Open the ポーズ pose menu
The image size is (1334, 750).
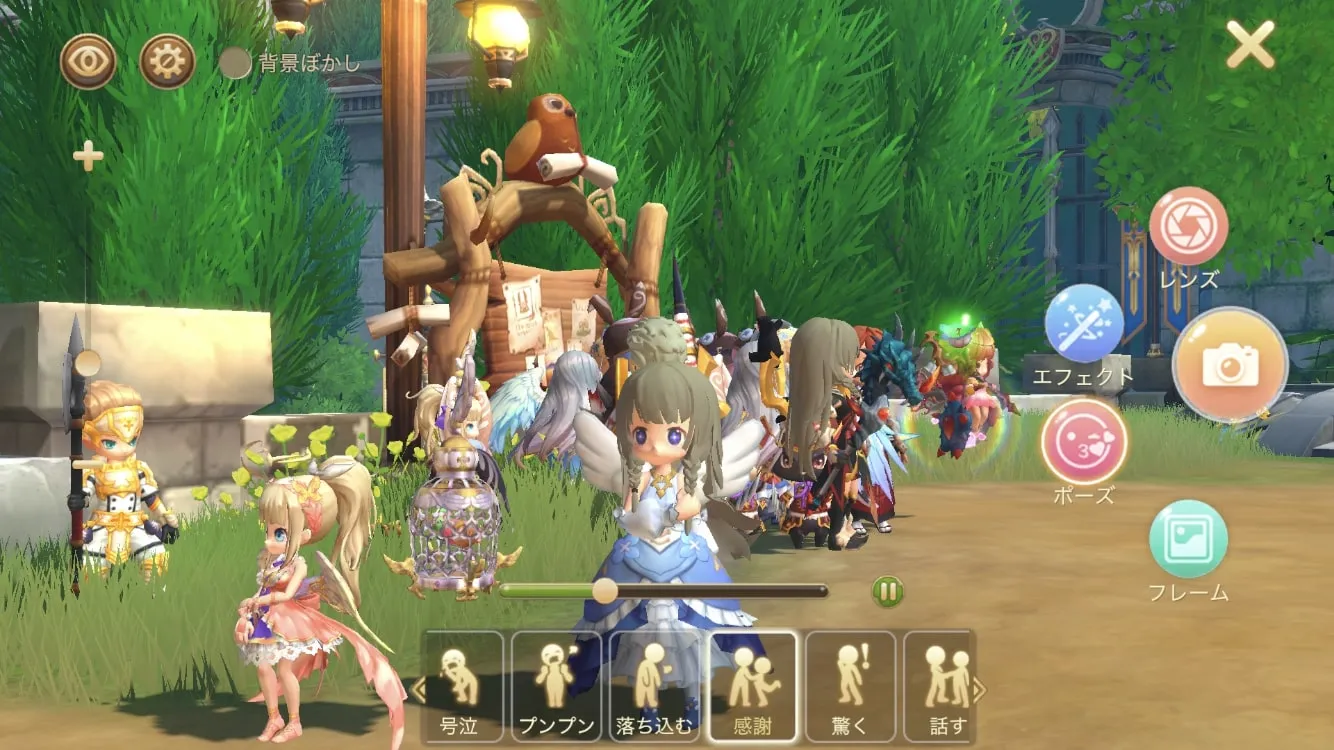tap(1084, 441)
